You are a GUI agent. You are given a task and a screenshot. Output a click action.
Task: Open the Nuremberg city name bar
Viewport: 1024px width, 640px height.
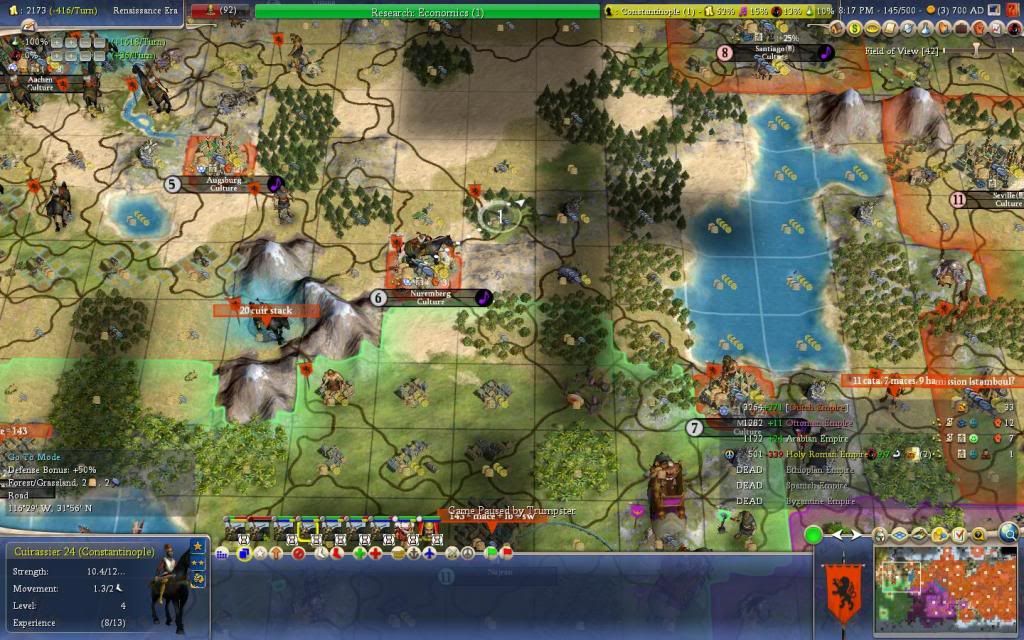[430, 297]
